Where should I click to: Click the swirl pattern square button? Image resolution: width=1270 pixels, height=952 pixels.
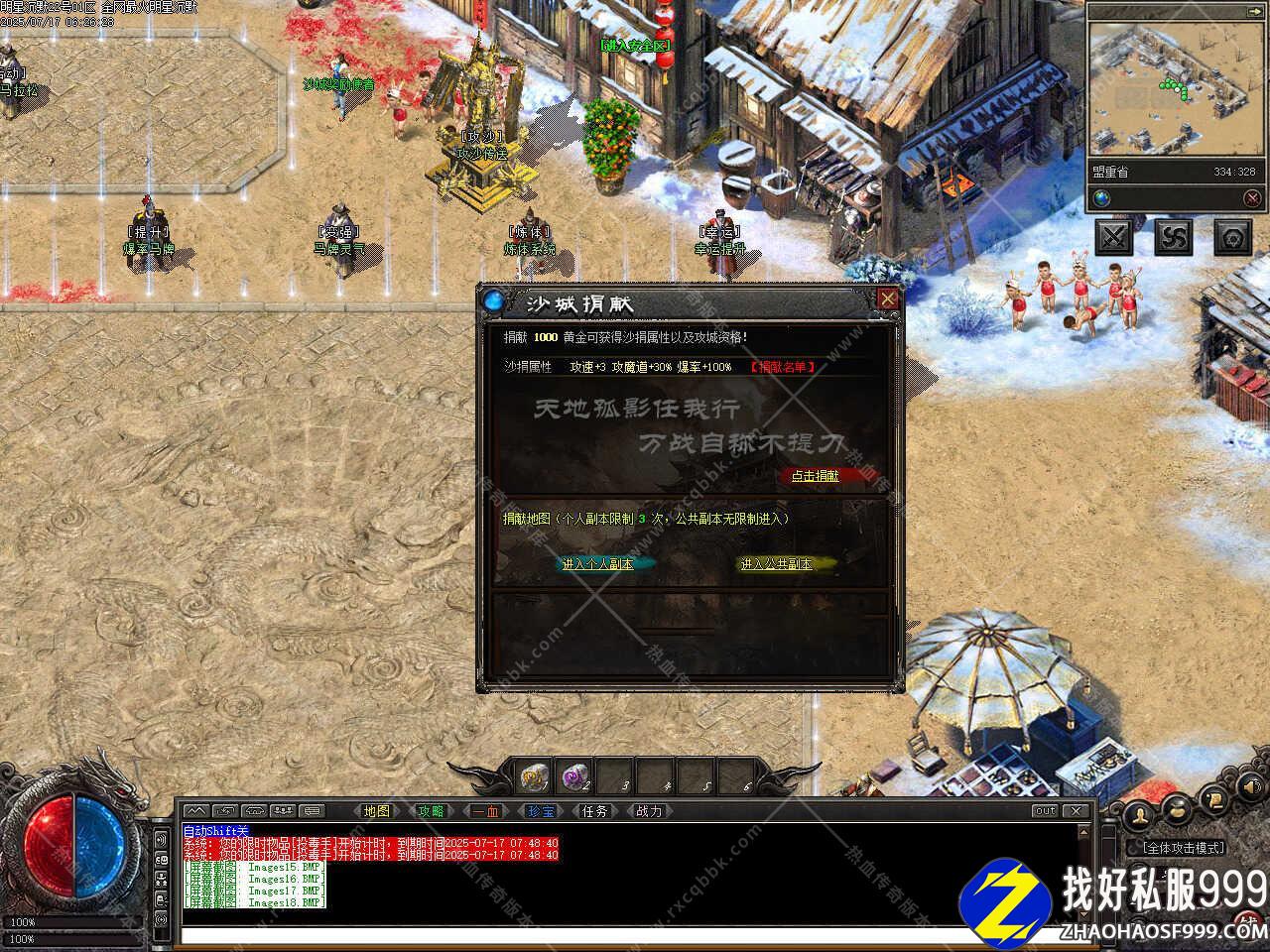(1174, 237)
